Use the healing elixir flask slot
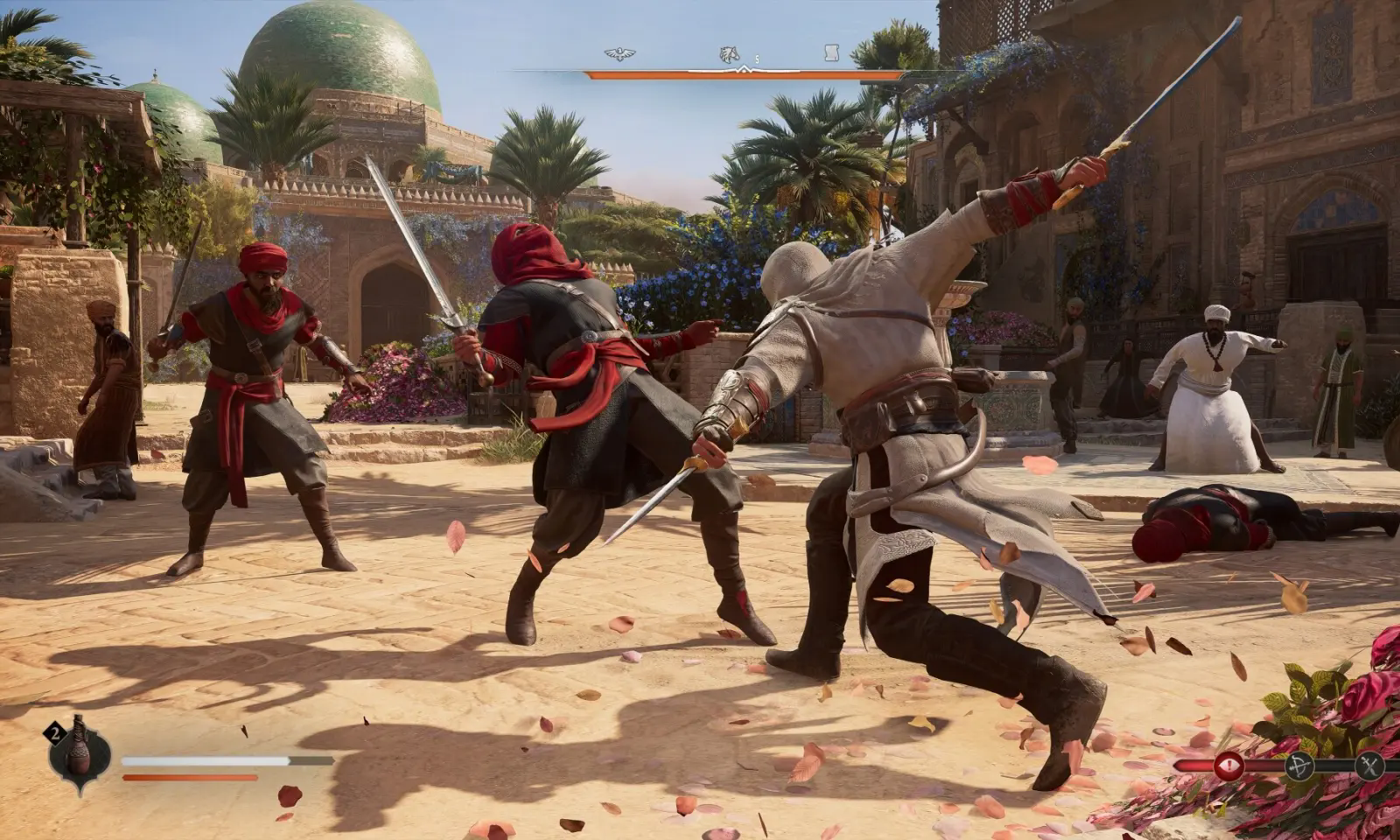 coord(80,752)
